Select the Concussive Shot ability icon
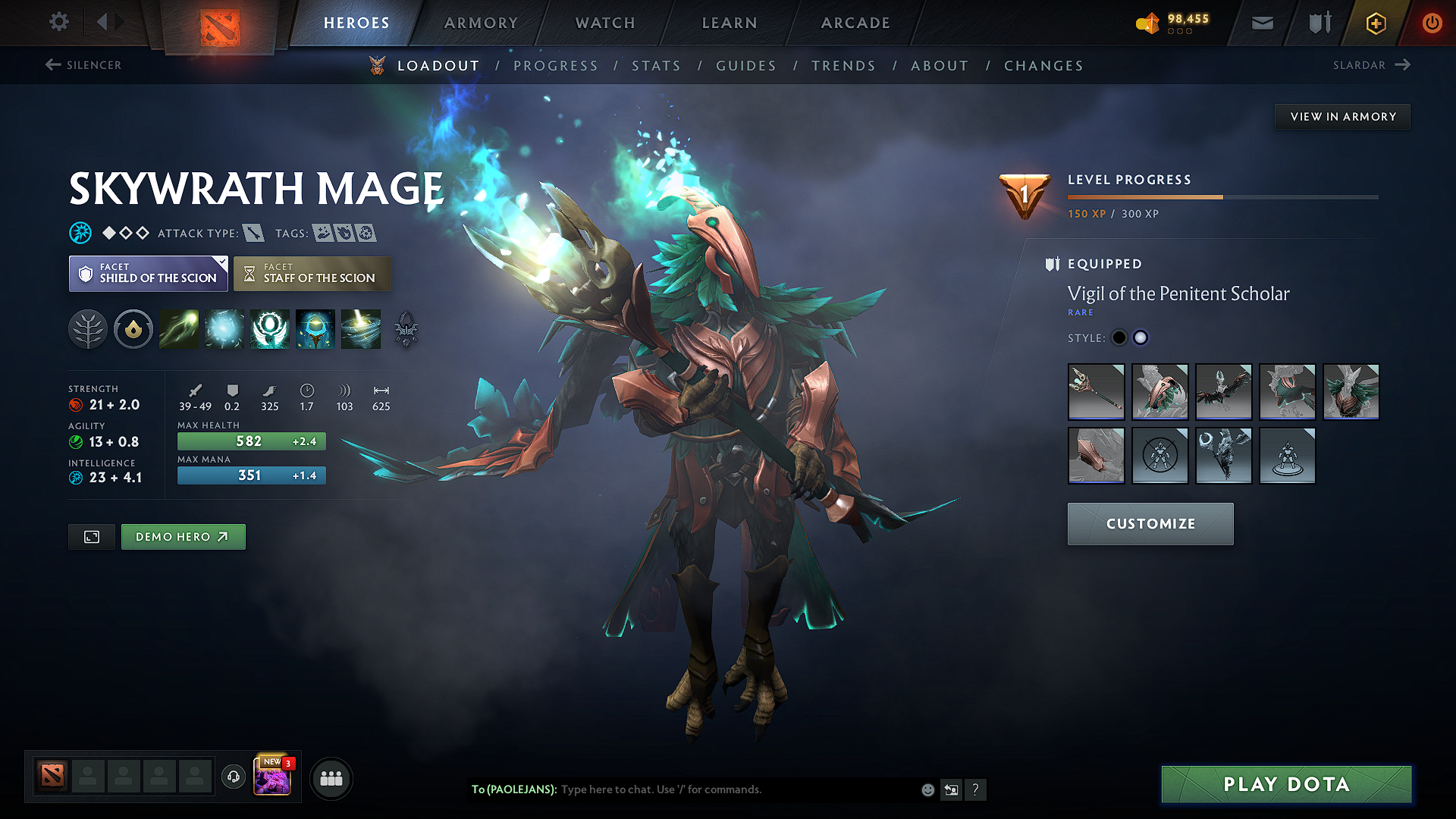This screenshot has height=819, width=1456. click(224, 329)
